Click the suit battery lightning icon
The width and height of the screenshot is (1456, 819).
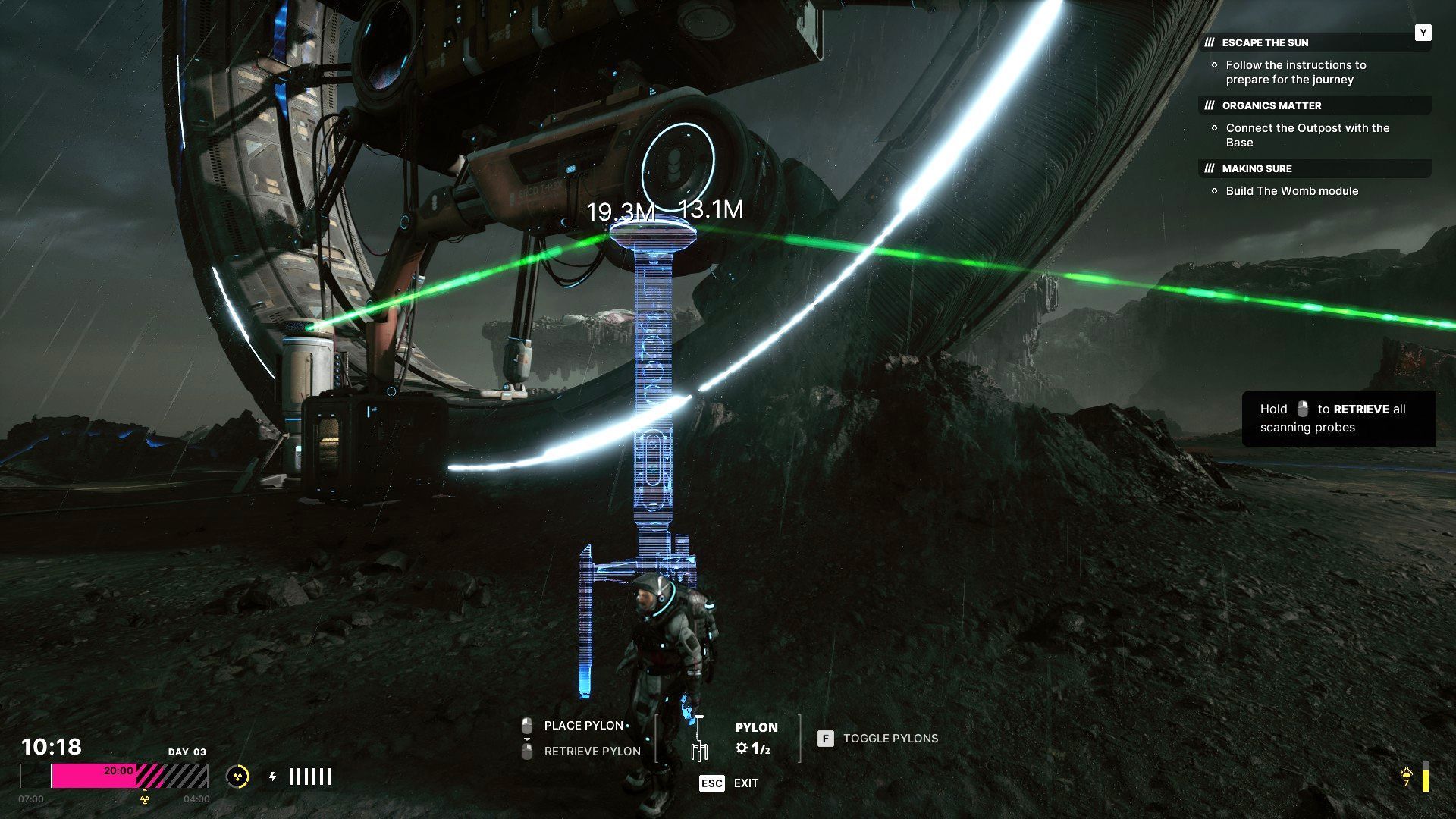pyautogui.click(x=273, y=777)
